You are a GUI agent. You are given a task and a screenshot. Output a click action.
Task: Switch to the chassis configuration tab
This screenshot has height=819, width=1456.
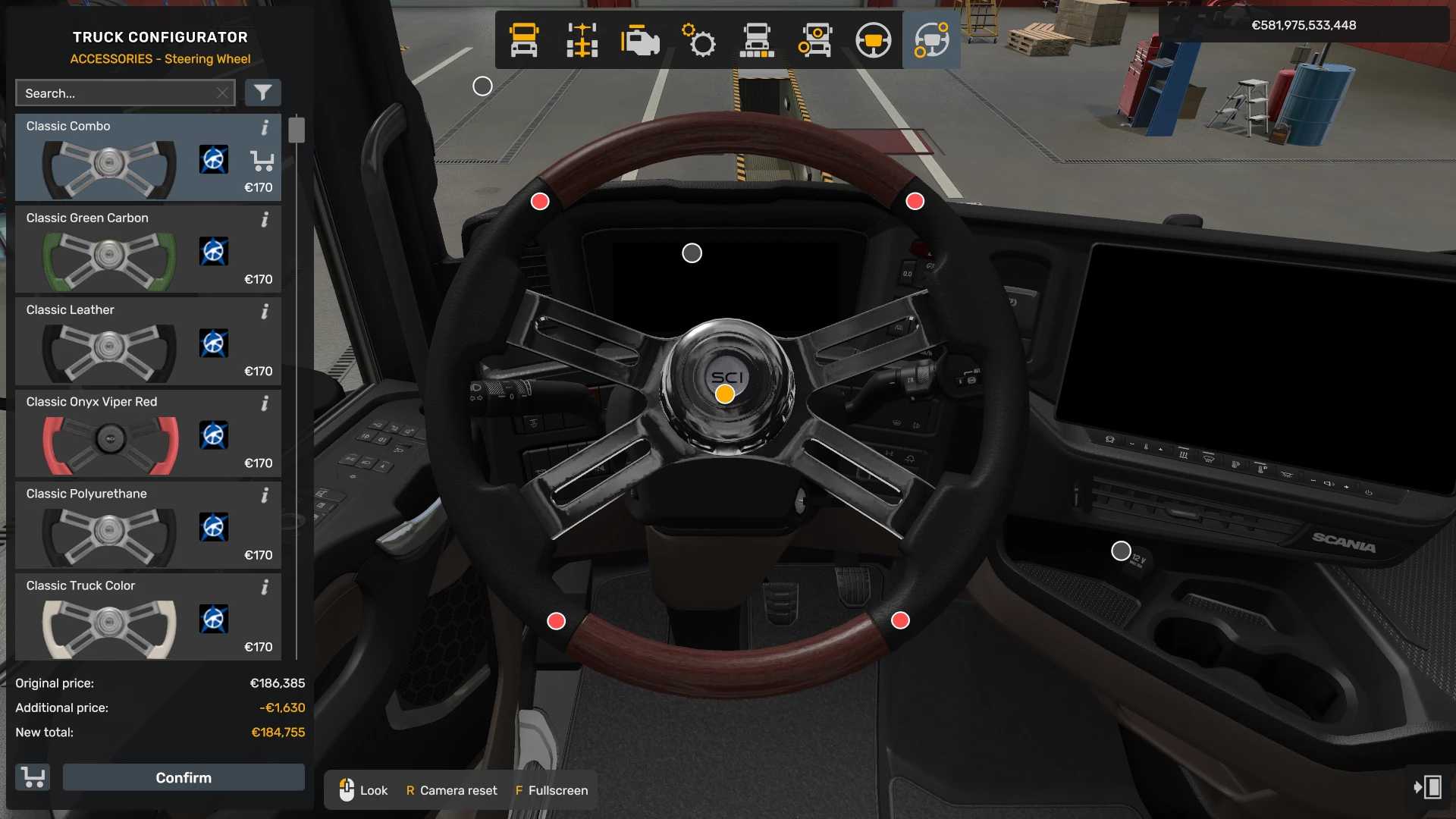pyautogui.click(x=582, y=40)
